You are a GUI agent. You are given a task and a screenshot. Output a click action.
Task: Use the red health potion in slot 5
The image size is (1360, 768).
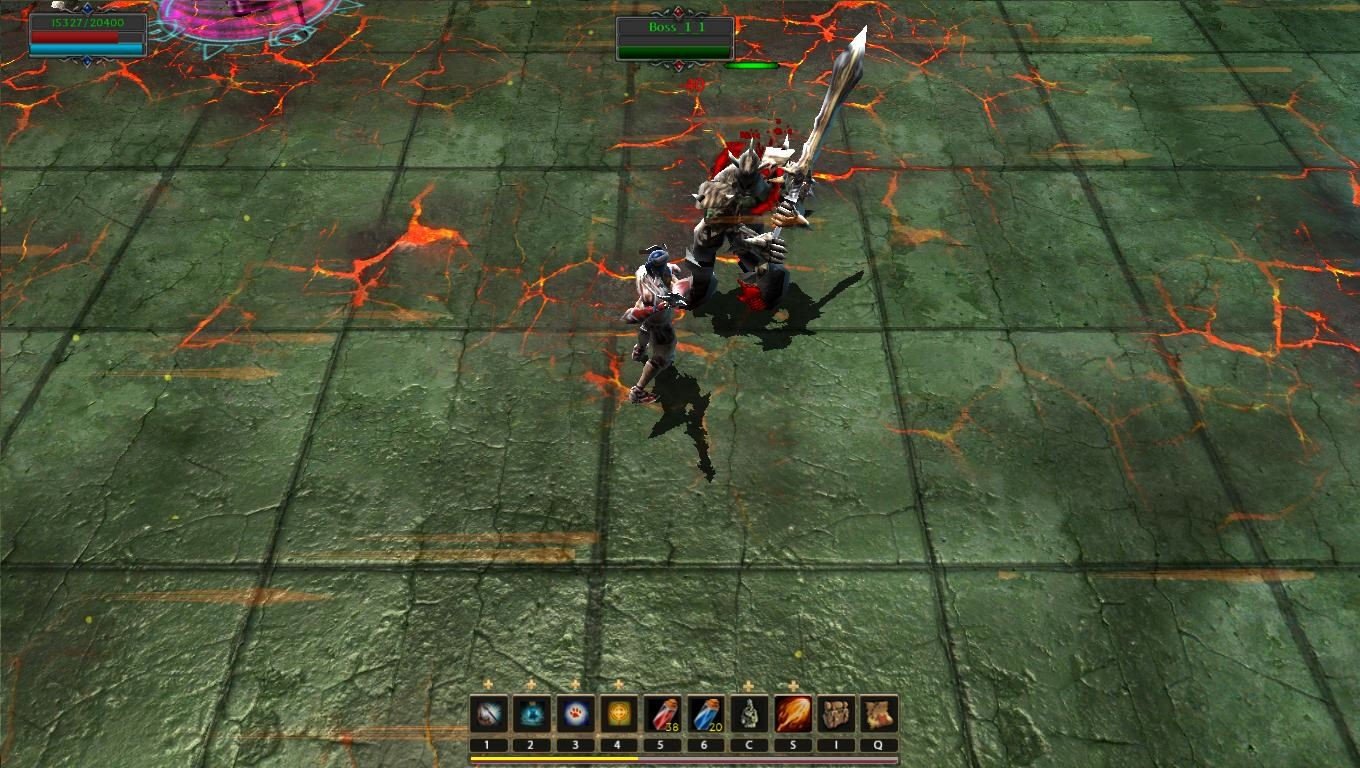point(662,713)
